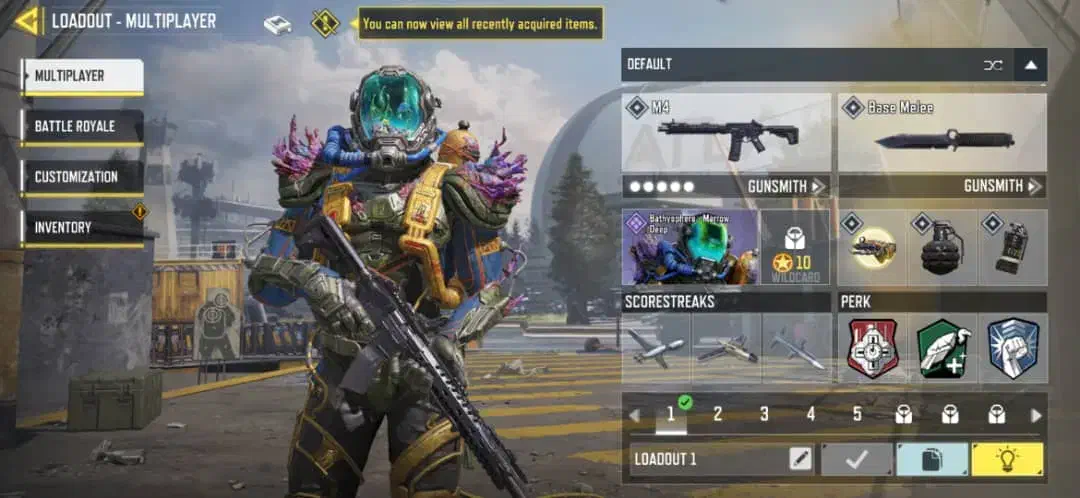Image resolution: width=1080 pixels, height=498 pixels.
Task: Open the Battle Royale tab
Action: click(x=83, y=127)
